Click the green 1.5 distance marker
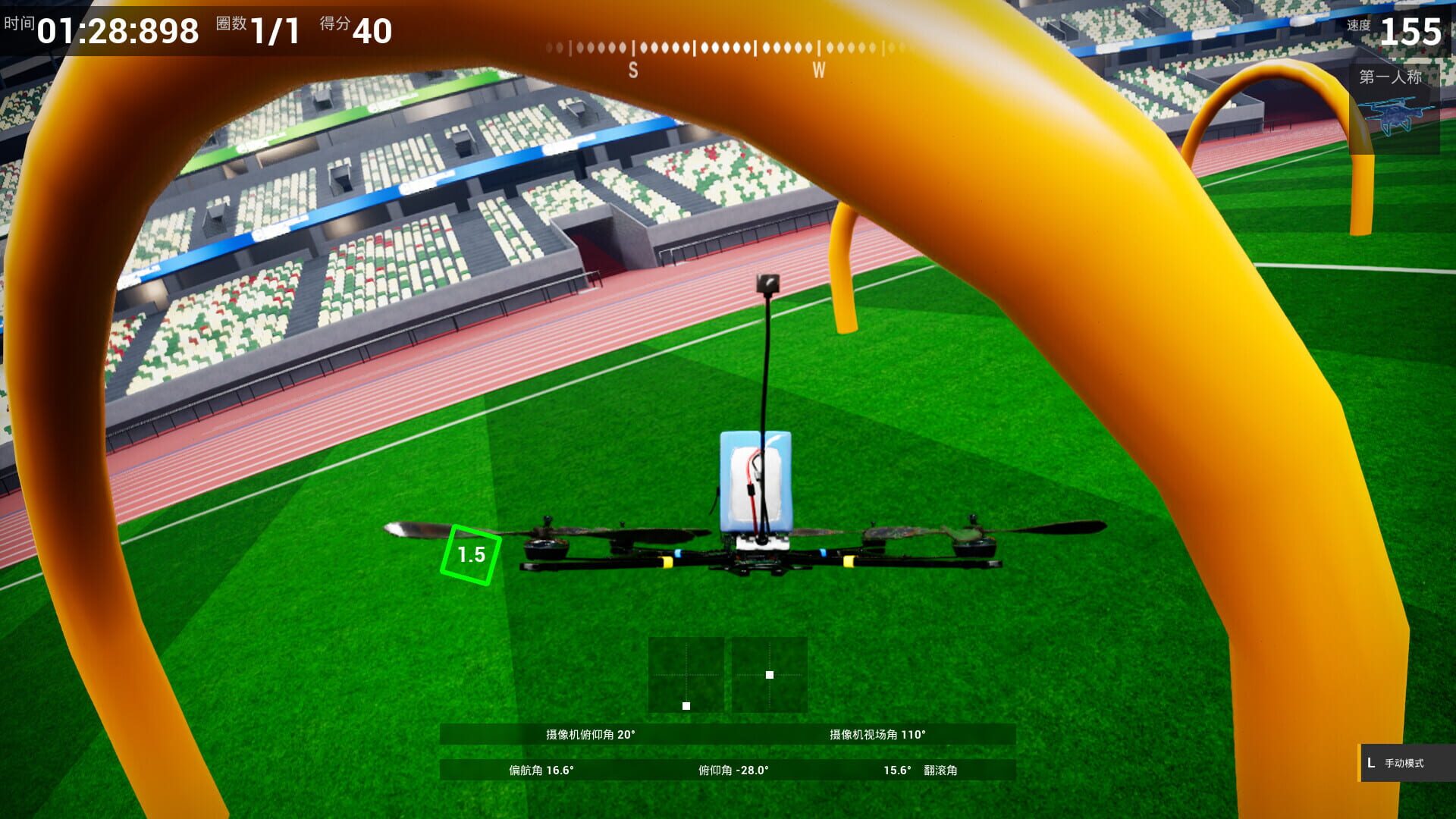 click(x=470, y=556)
